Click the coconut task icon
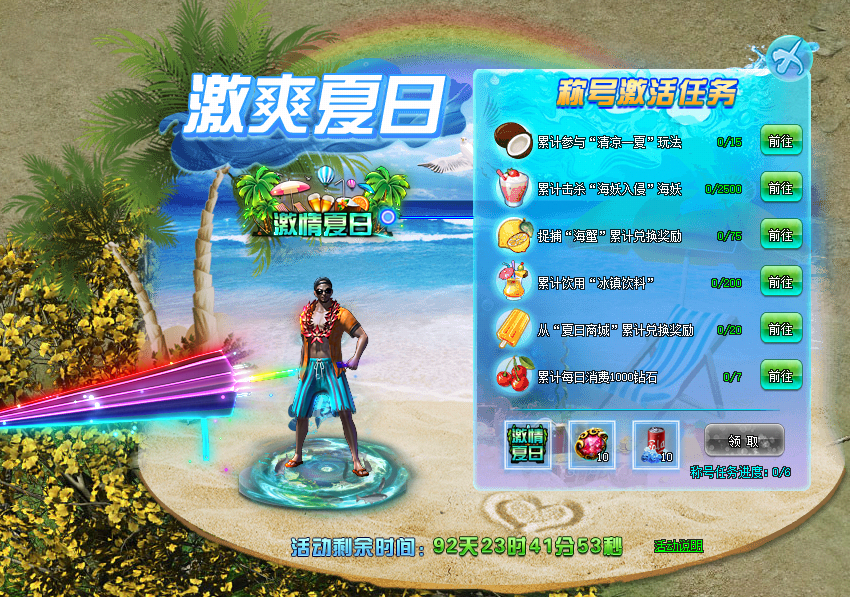The height and width of the screenshot is (597, 850). pyautogui.click(x=516, y=142)
